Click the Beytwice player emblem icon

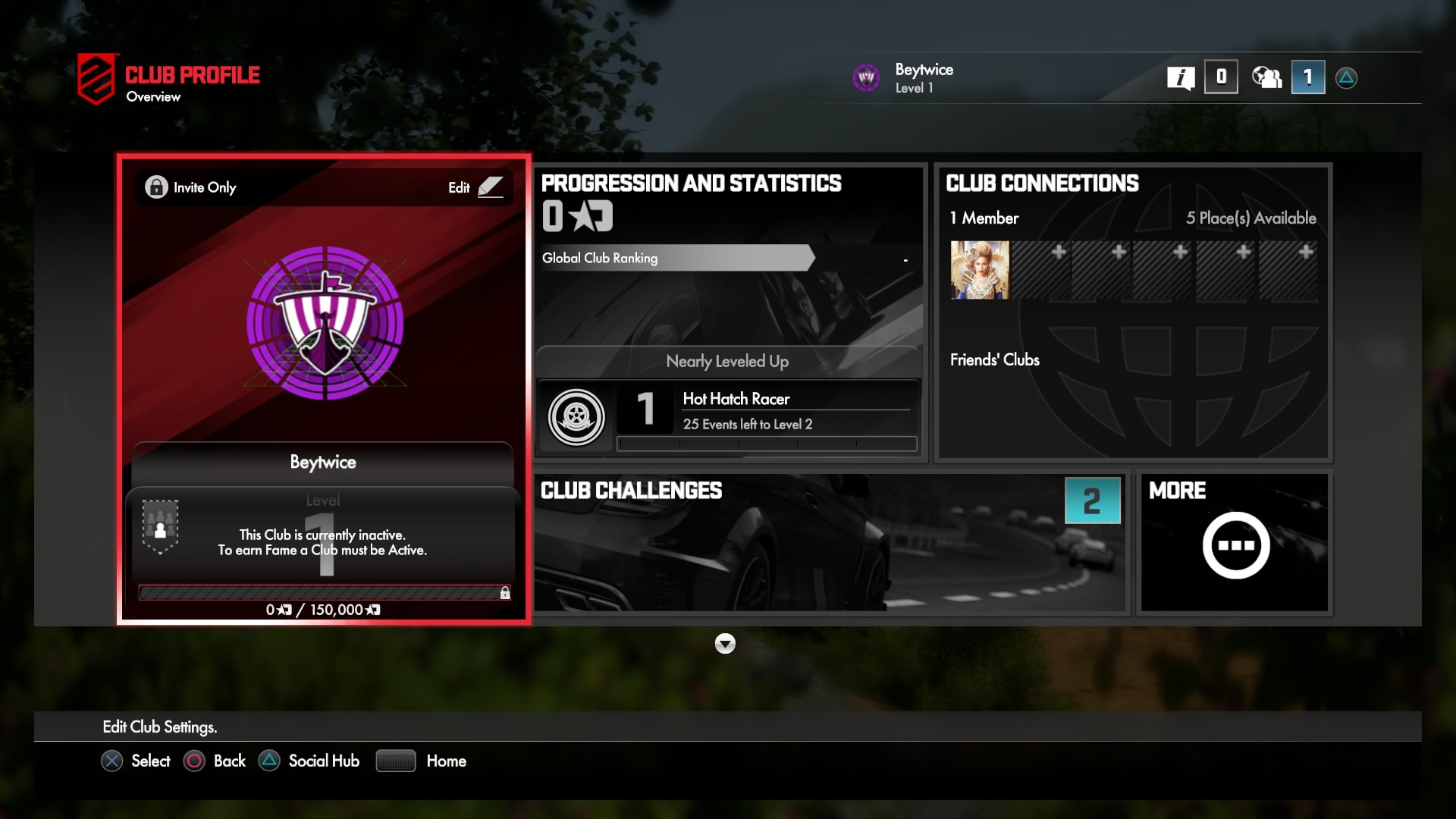866,77
